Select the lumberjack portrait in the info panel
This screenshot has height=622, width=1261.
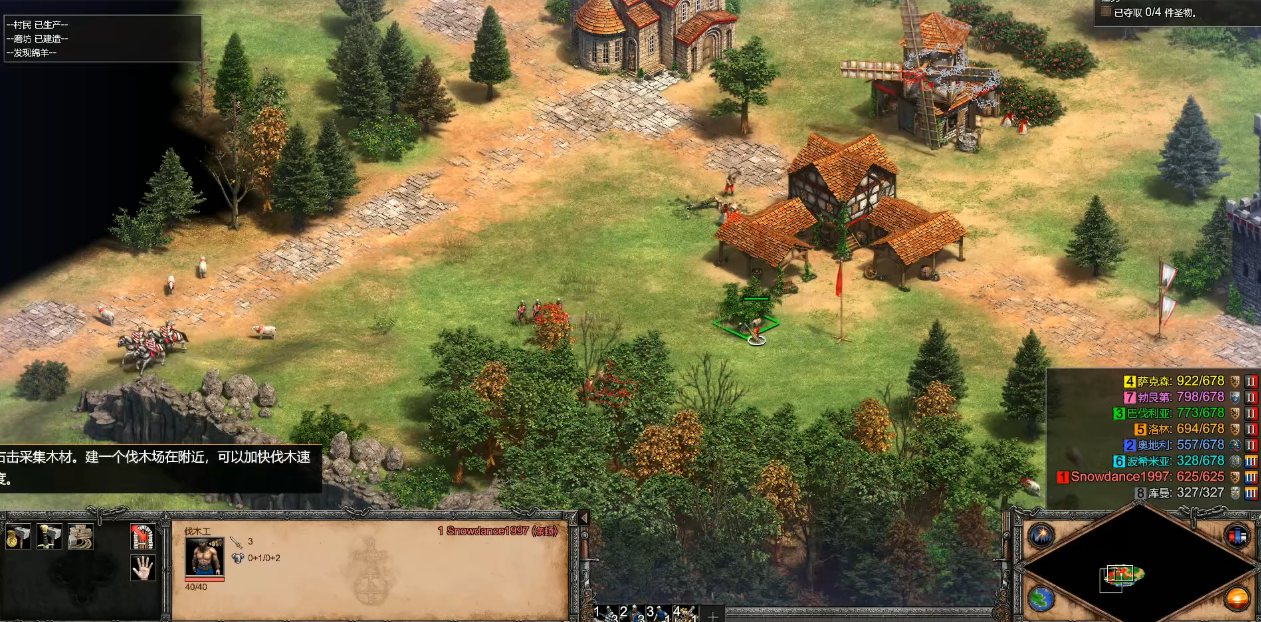(x=204, y=557)
